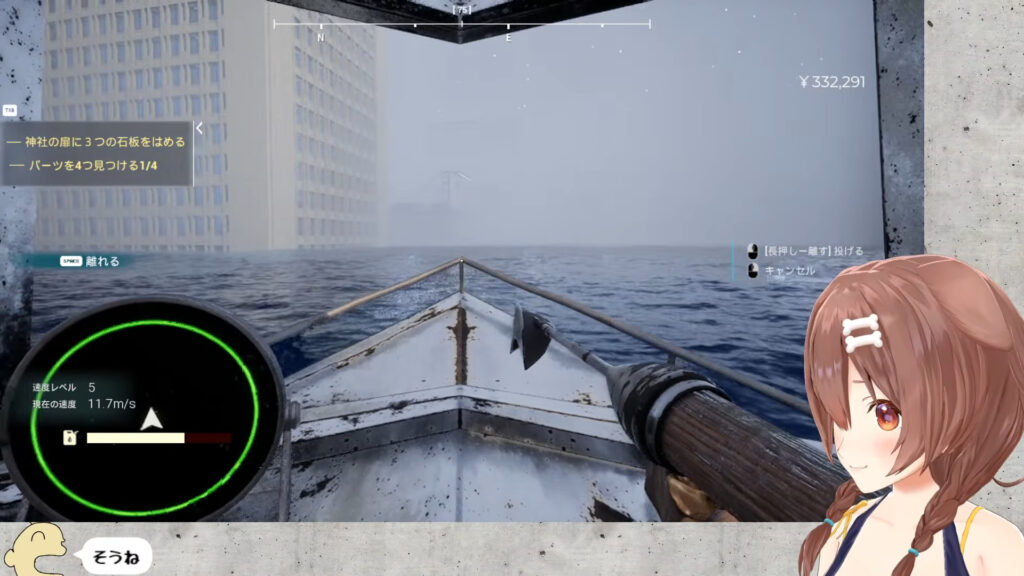
Task: Click the fuel can icon on the gauge
Action: click(x=69, y=438)
